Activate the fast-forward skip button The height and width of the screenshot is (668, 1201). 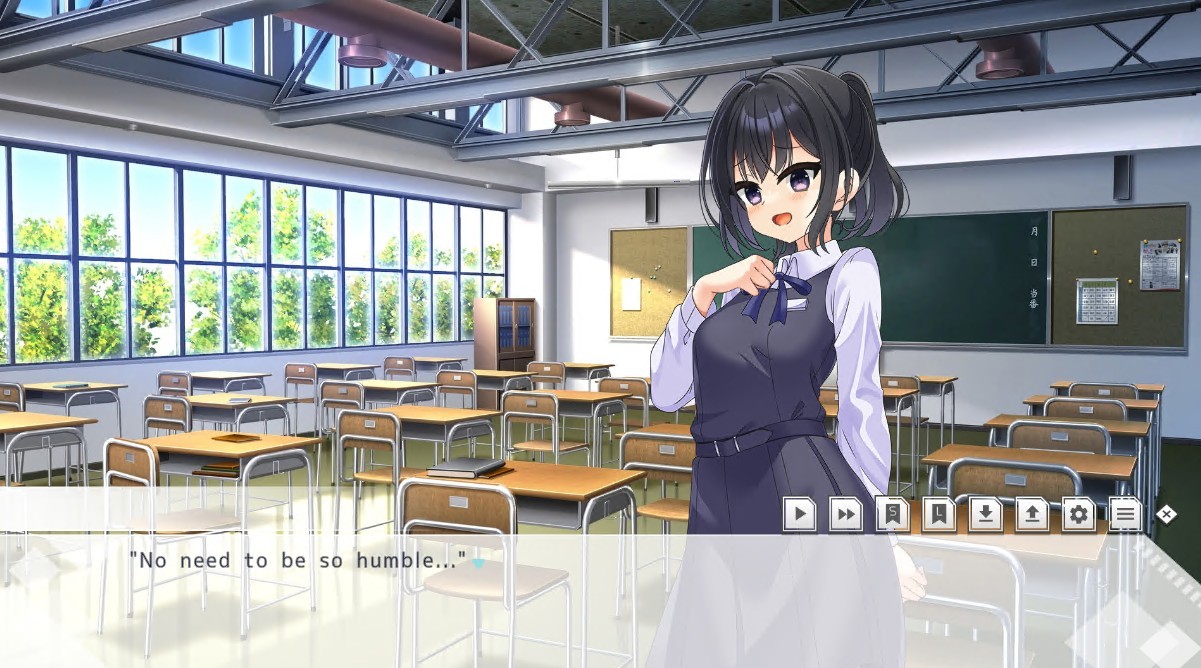tap(846, 514)
